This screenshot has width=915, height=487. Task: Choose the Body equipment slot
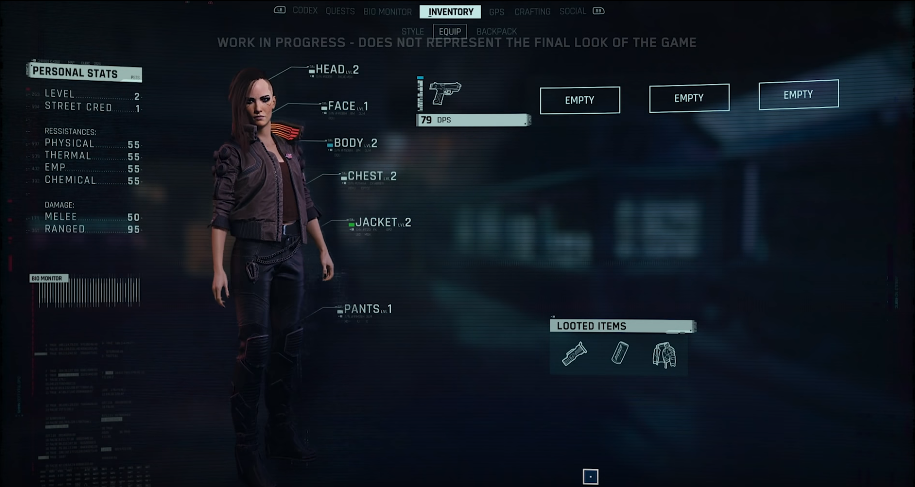[355, 143]
